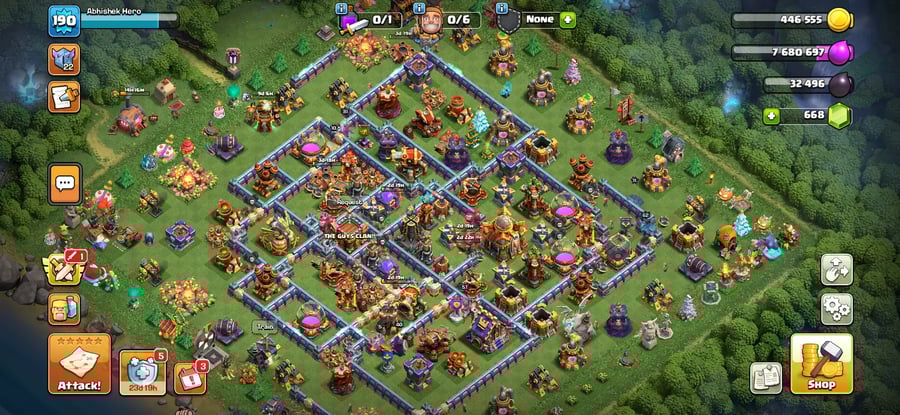Viewport: 900px width, 415px height.
Task: Open the army overview barbarian icon
Action: click(62, 308)
